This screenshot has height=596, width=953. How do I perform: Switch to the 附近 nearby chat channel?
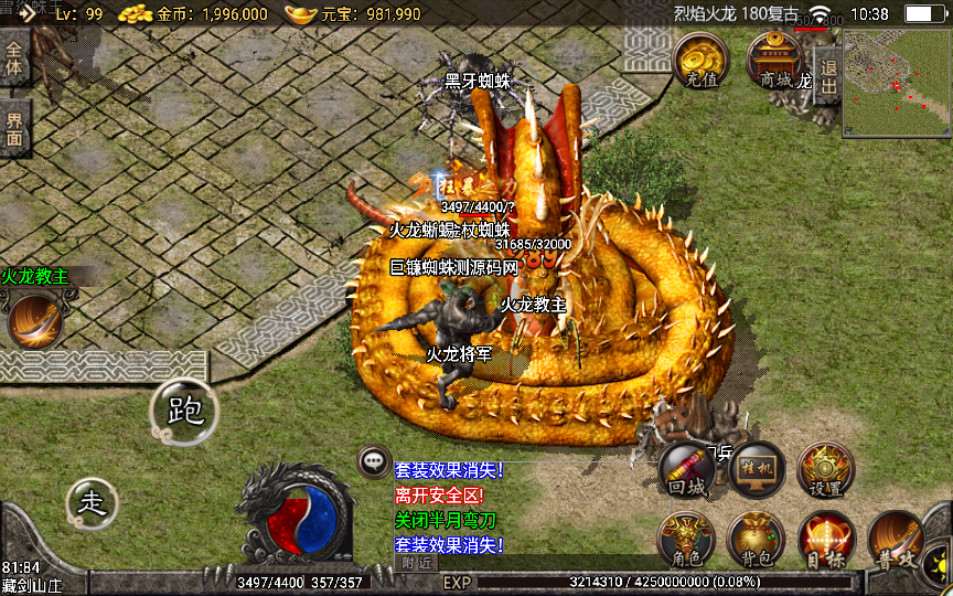click(x=417, y=563)
